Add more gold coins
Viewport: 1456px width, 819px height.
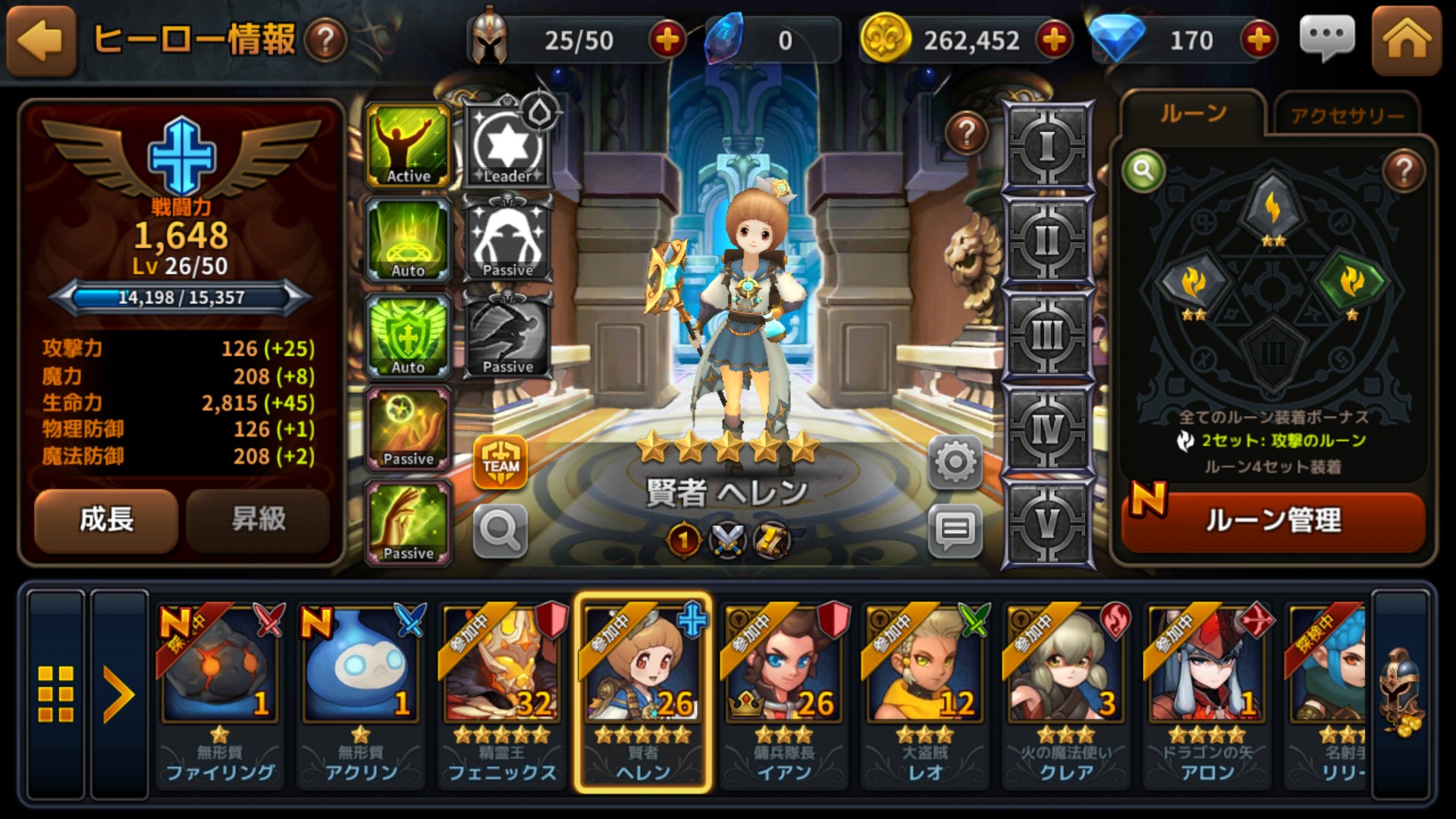click(1054, 40)
